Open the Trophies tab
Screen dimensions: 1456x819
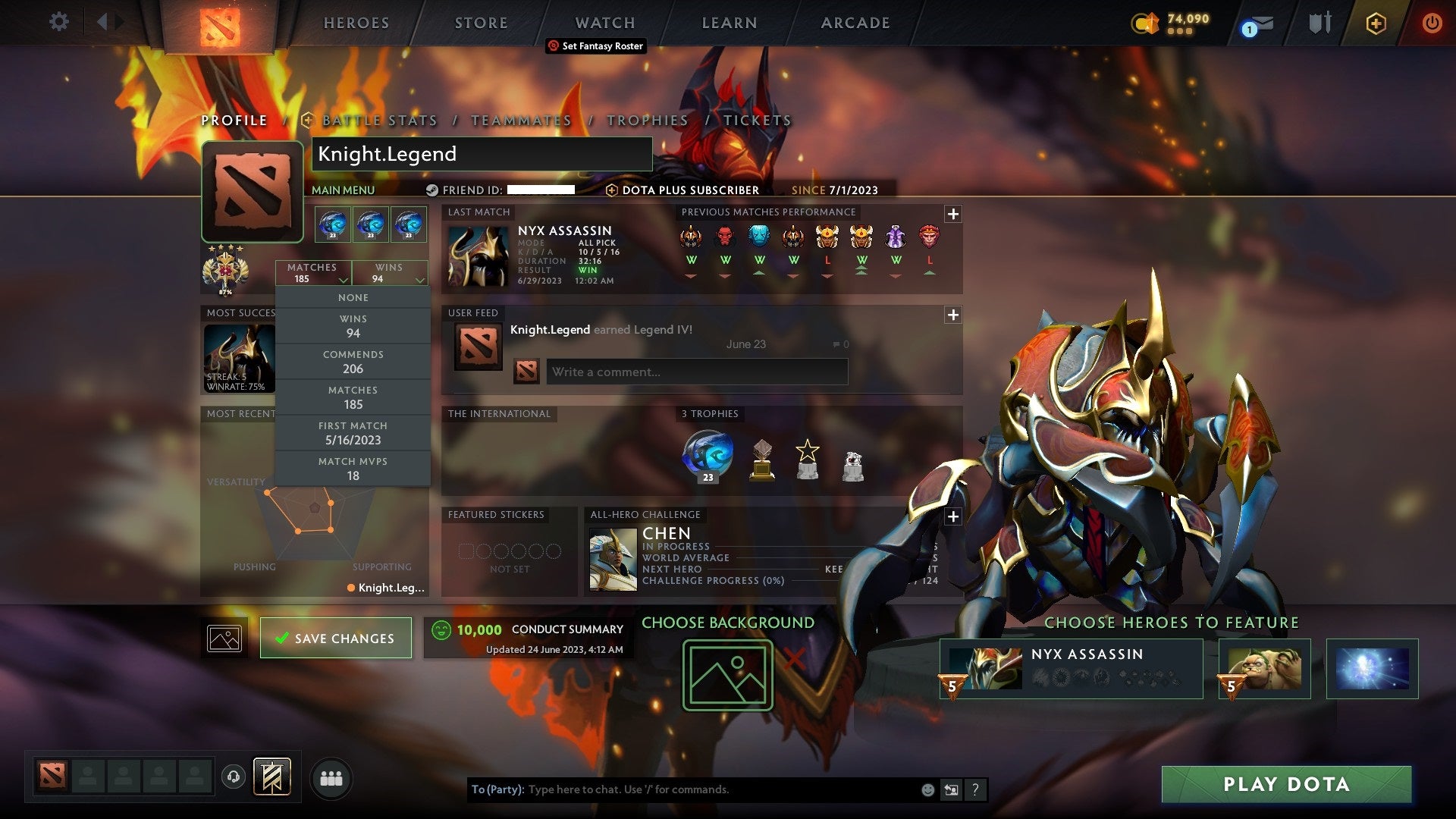pos(646,120)
